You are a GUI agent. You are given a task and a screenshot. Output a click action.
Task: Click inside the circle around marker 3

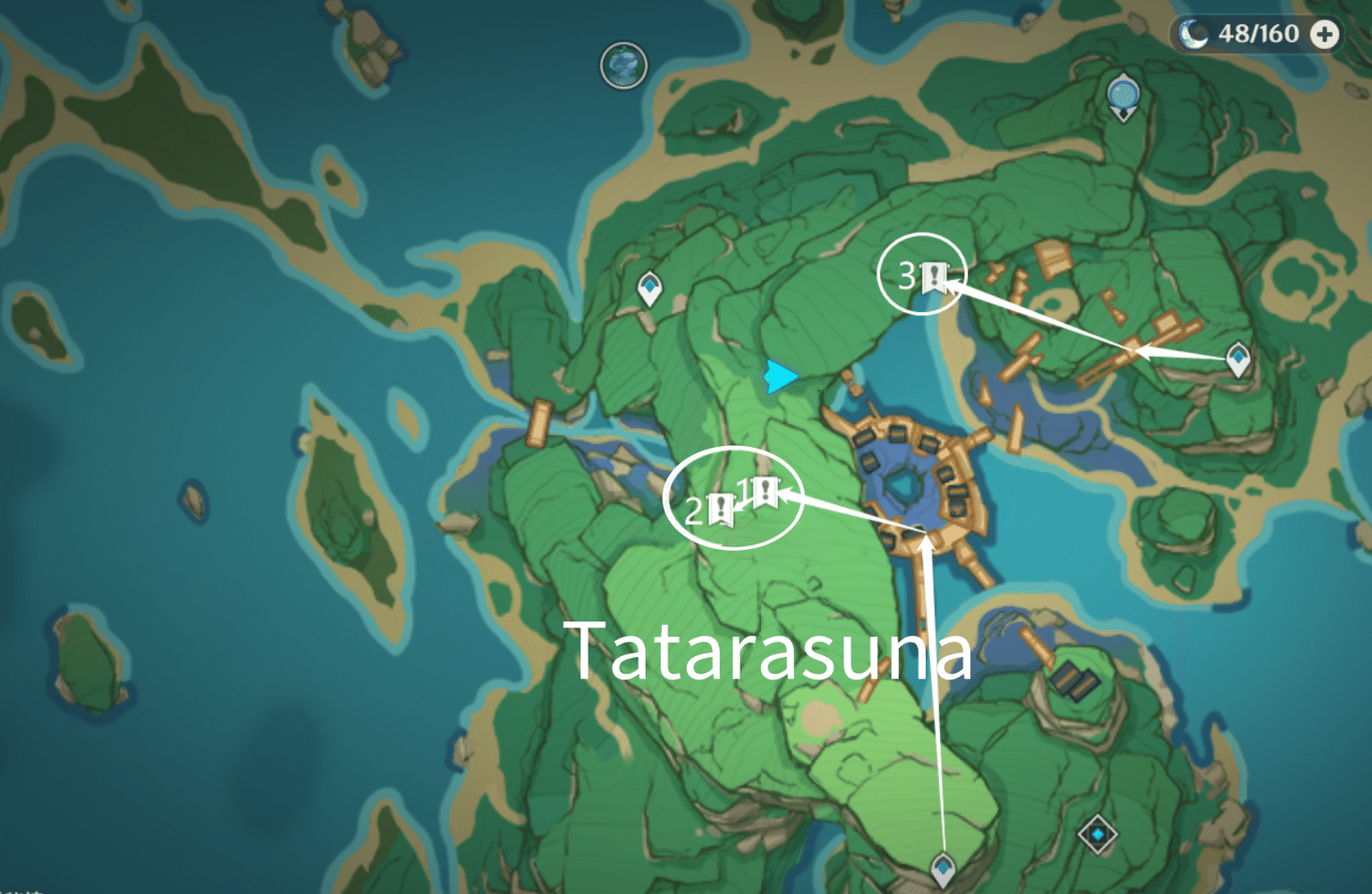[x=924, y=273]
